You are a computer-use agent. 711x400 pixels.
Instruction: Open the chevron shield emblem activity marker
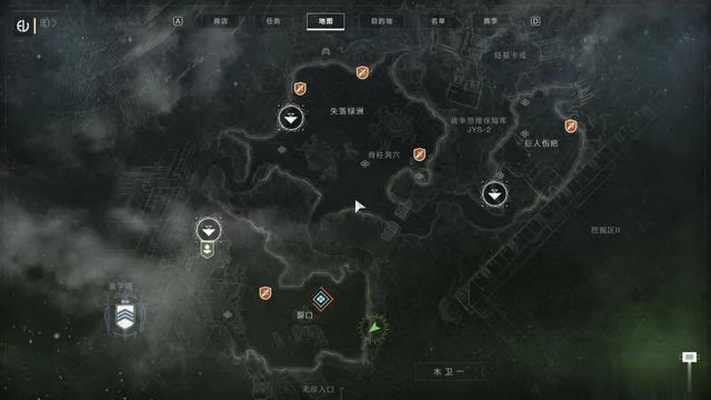[x=125, y=318]
